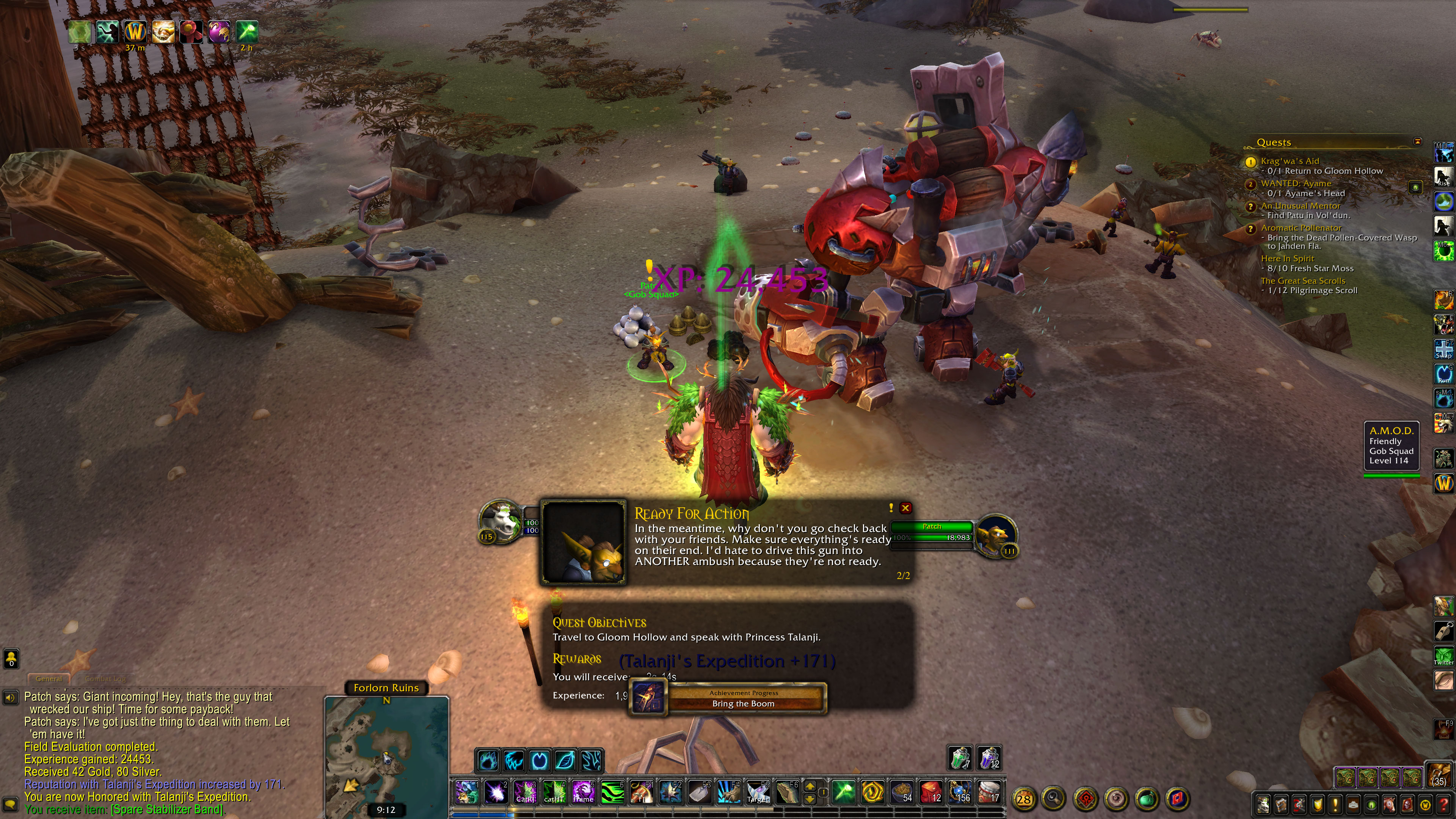Click the action bar page up arrow
This screenshot has height=819, width=1456.
810,786
